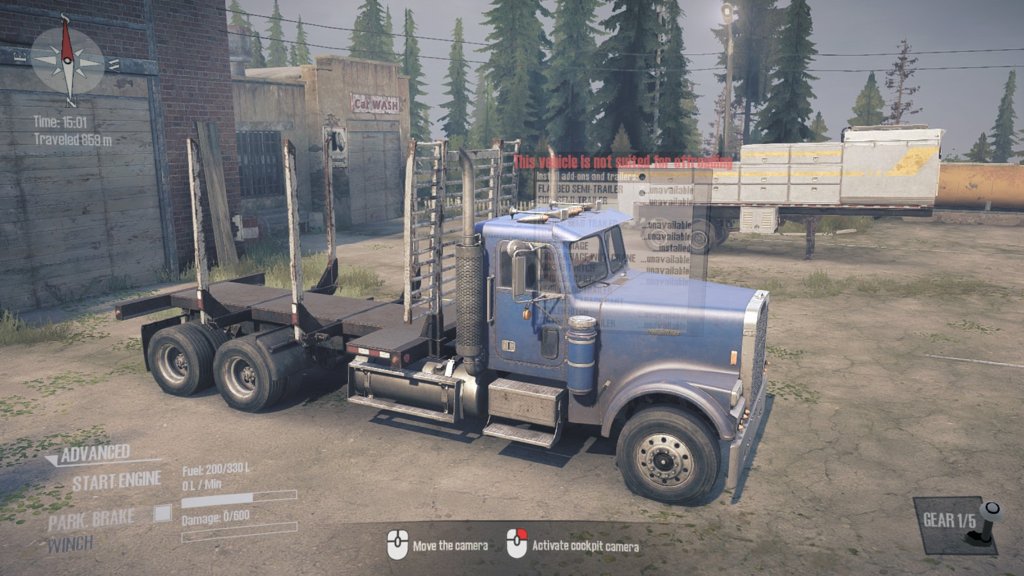This screenshot has height=576, width=1024.
Task: Toggle the PARK BRAKE checkbox
Action: point(162,513)
